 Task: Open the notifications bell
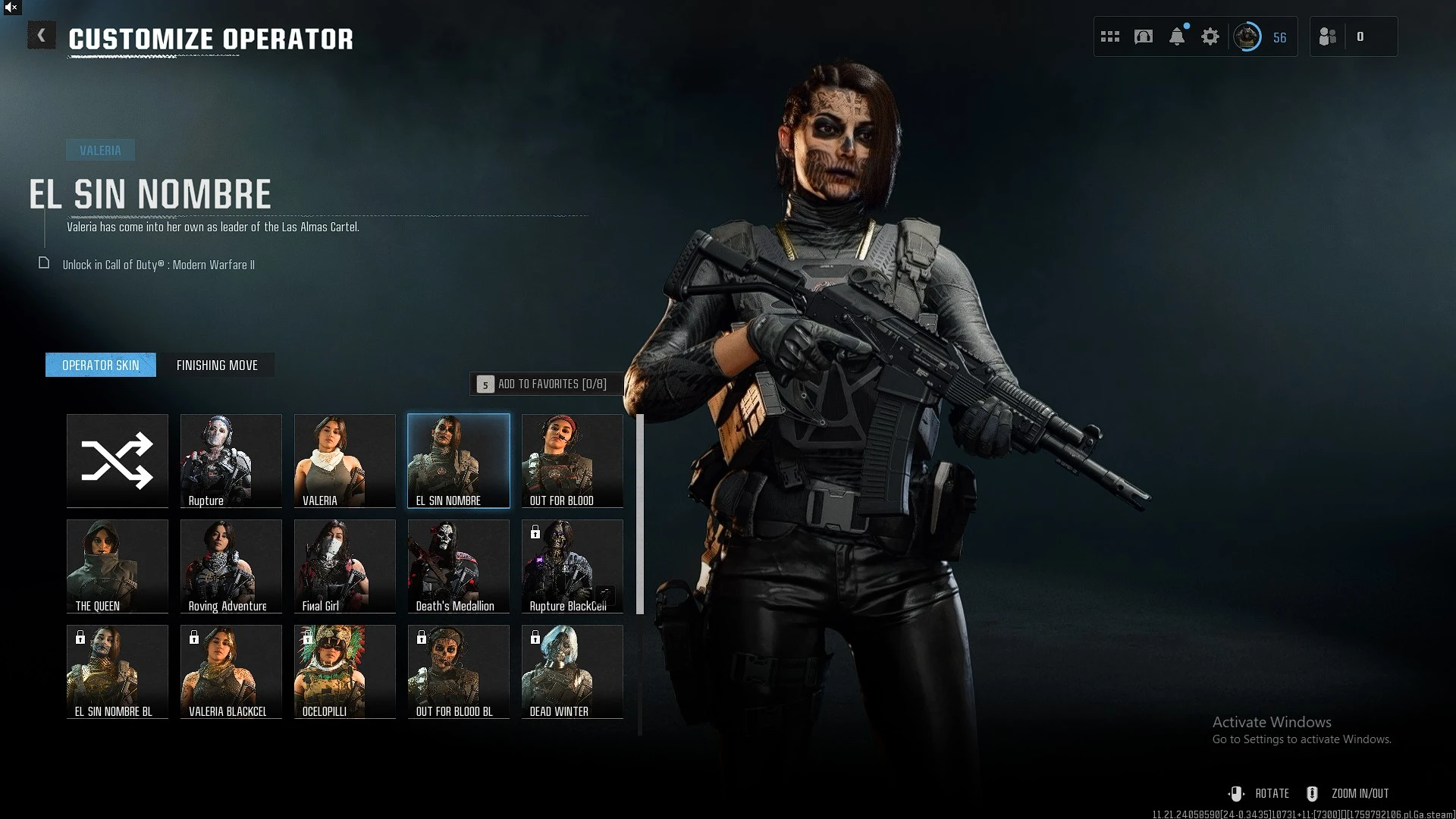point(1177,36)
